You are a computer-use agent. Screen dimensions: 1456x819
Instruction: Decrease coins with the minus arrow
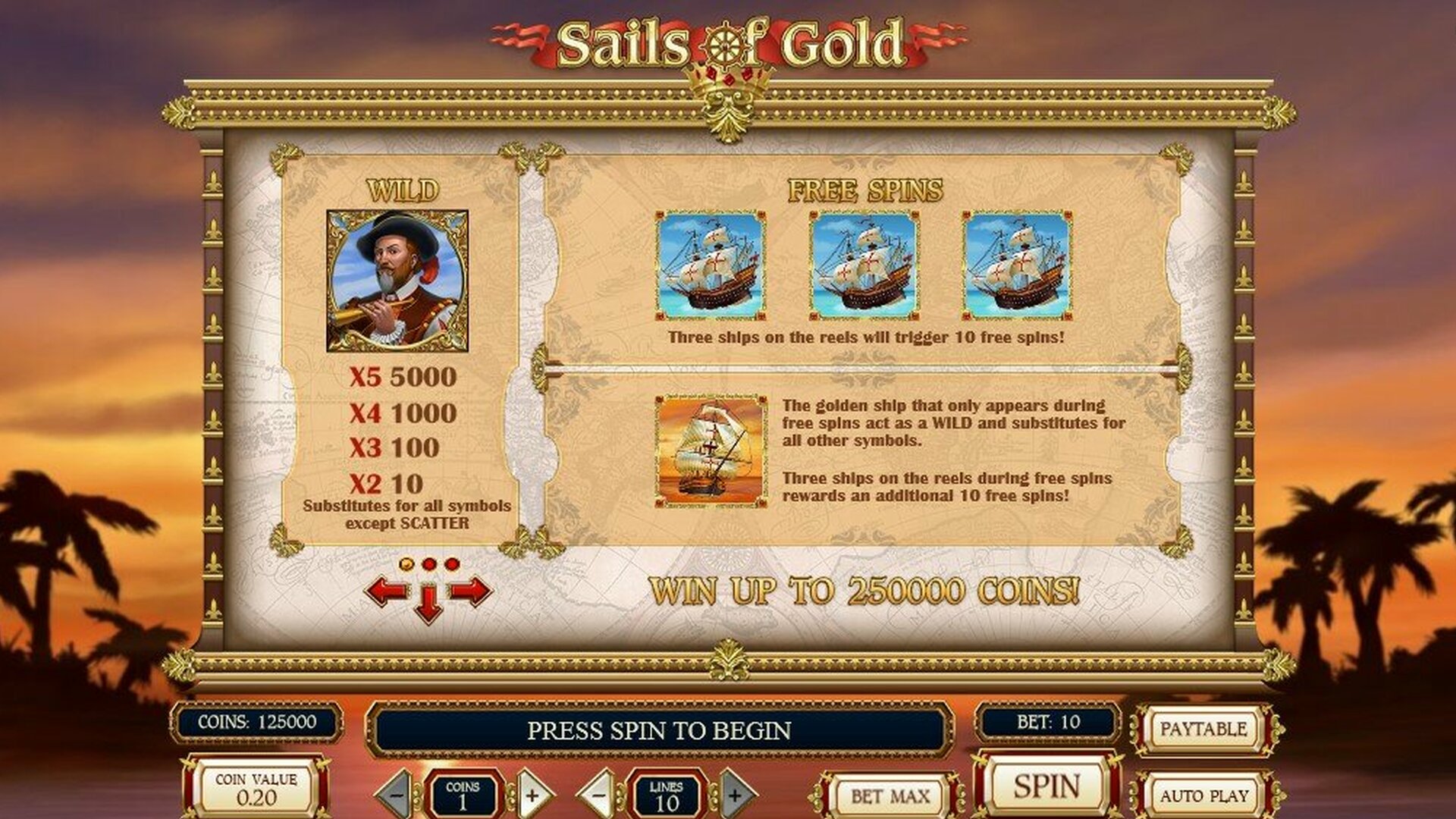click(x=397, y=795)
